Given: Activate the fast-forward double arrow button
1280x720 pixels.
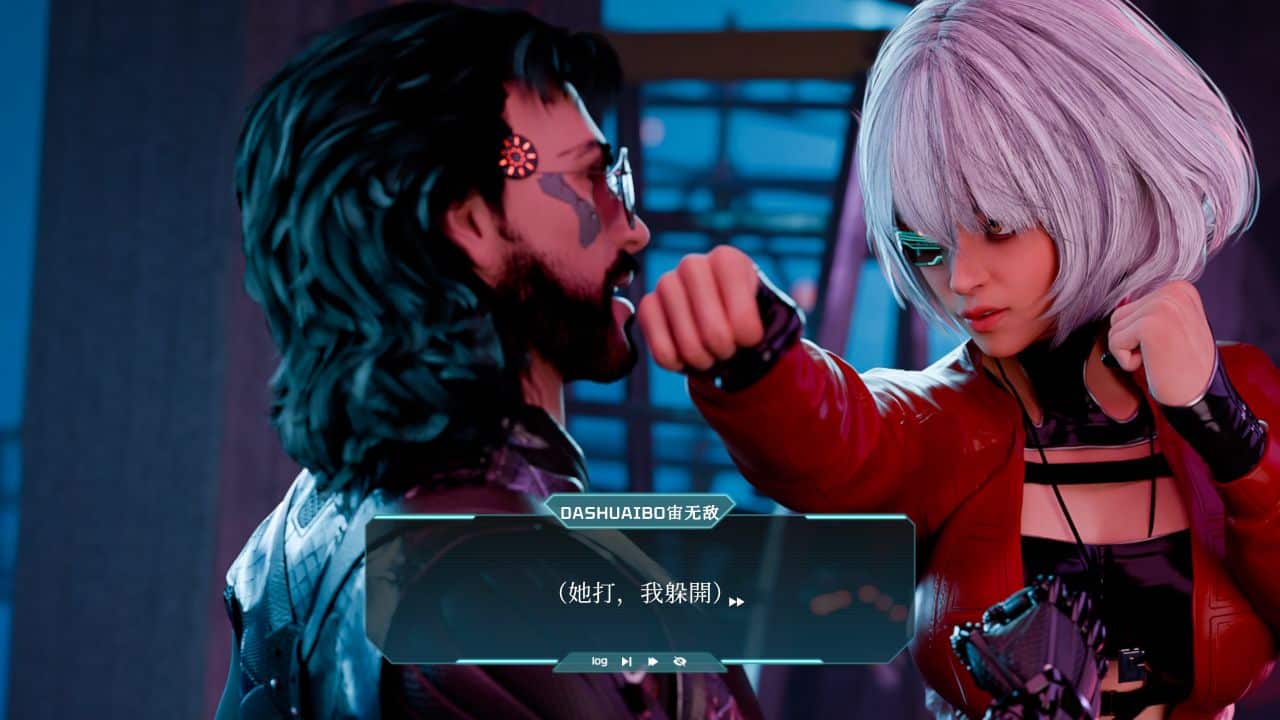Looking at the screenshot, I should (653, 661).
